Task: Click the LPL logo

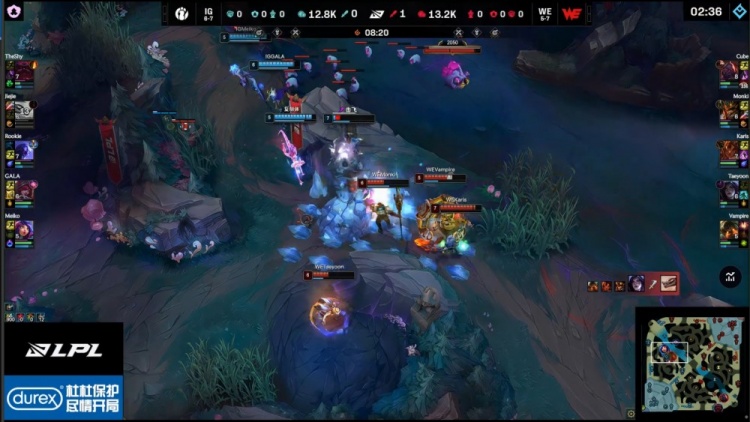Action: [60, 349]
